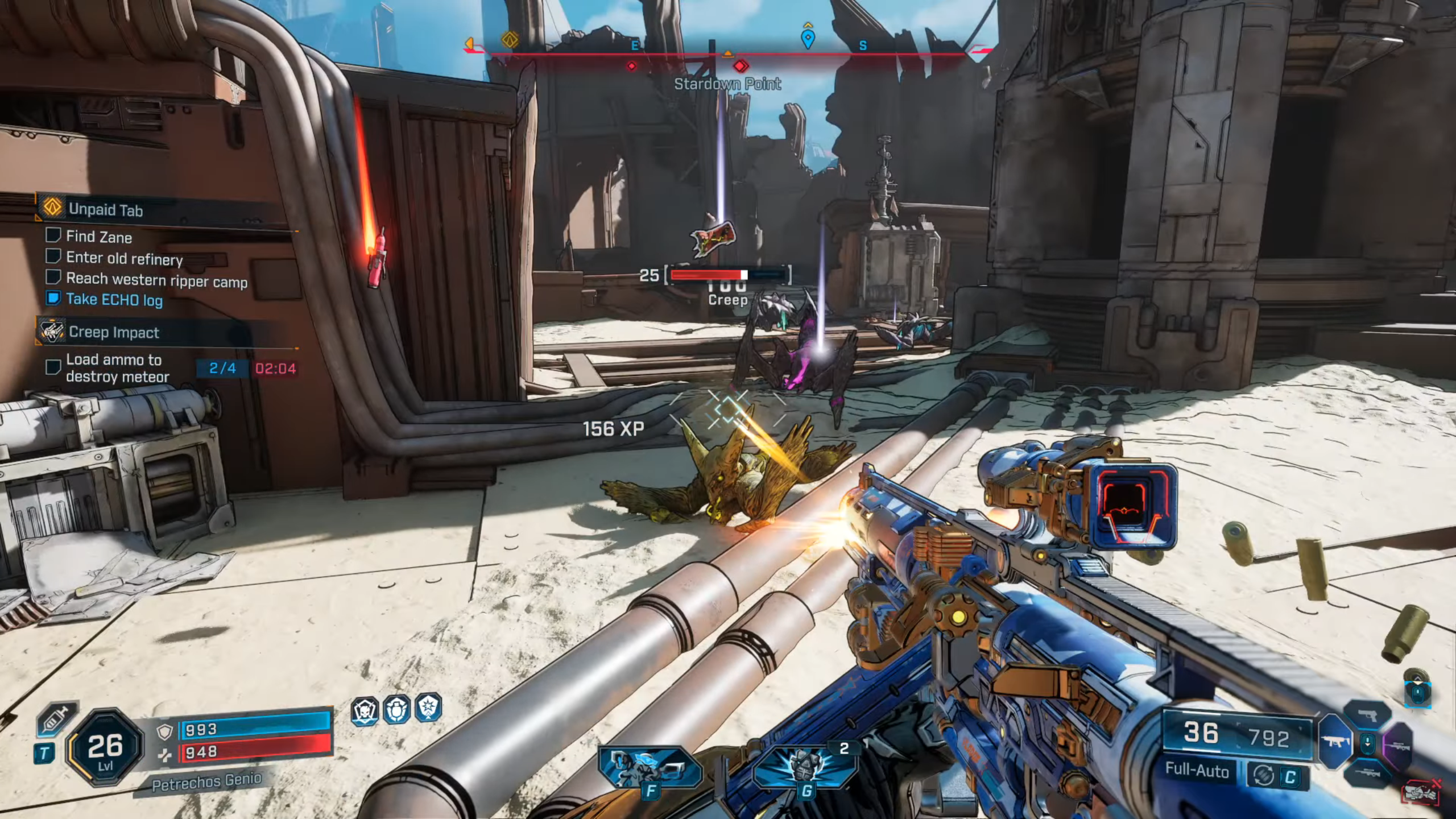The width and height of the screenshot is (1456, 819).
Task: Toggle the Find Zane objective checkbox
Action: (53, 235)
